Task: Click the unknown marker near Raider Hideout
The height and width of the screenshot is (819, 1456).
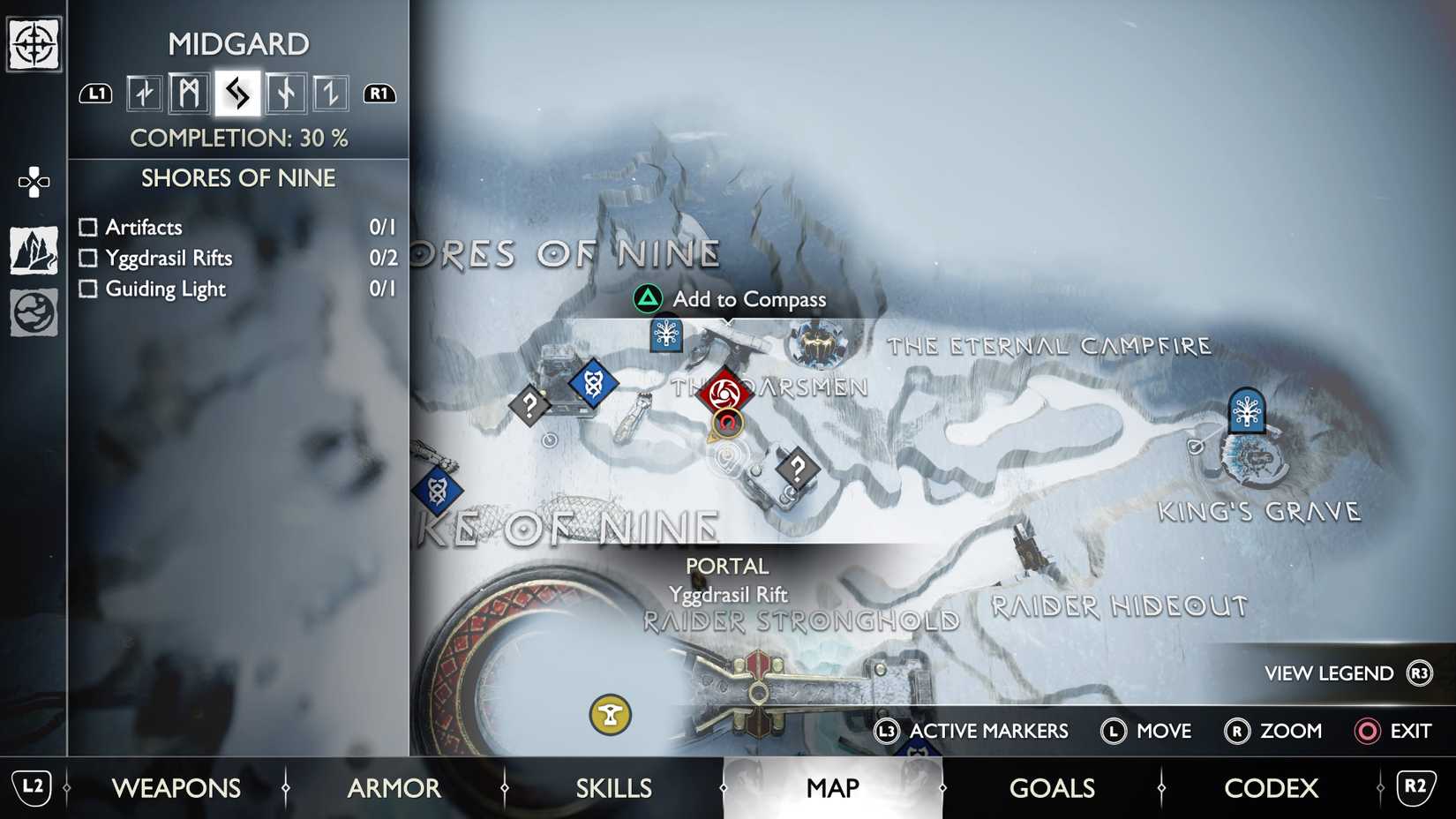Action: pyautogui.click(x=799, y=469)
